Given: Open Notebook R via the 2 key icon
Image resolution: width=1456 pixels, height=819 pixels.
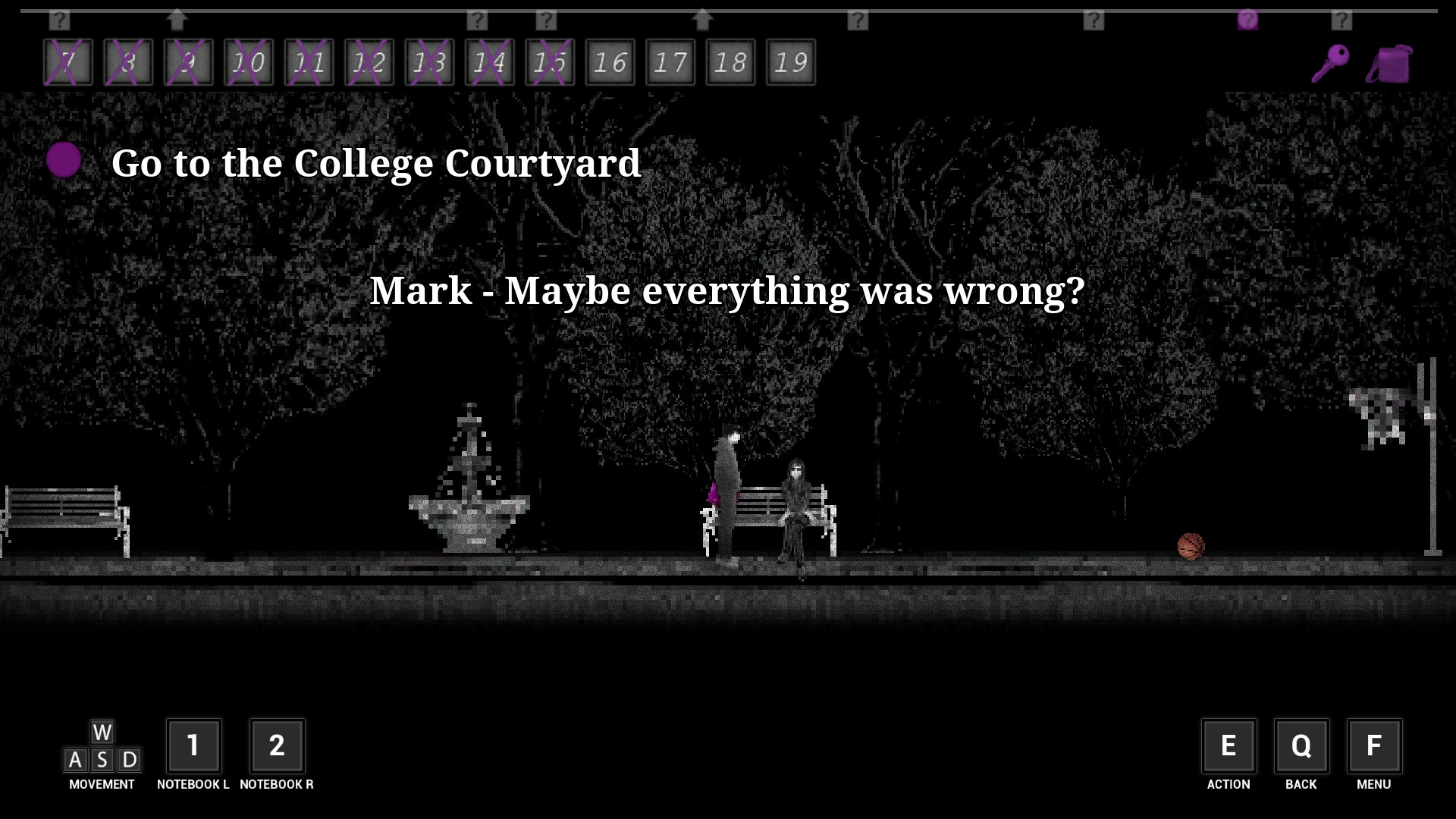Looking at the screenshot, I should point(278,747).
